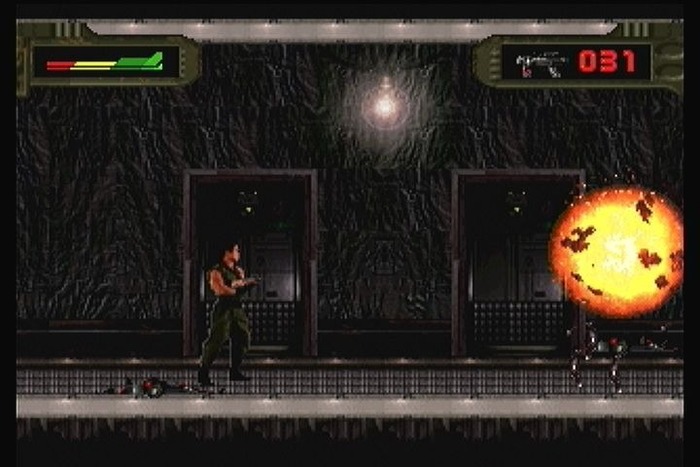
Task: Select the machine gun weapon icon
Action: coord(541,64)
